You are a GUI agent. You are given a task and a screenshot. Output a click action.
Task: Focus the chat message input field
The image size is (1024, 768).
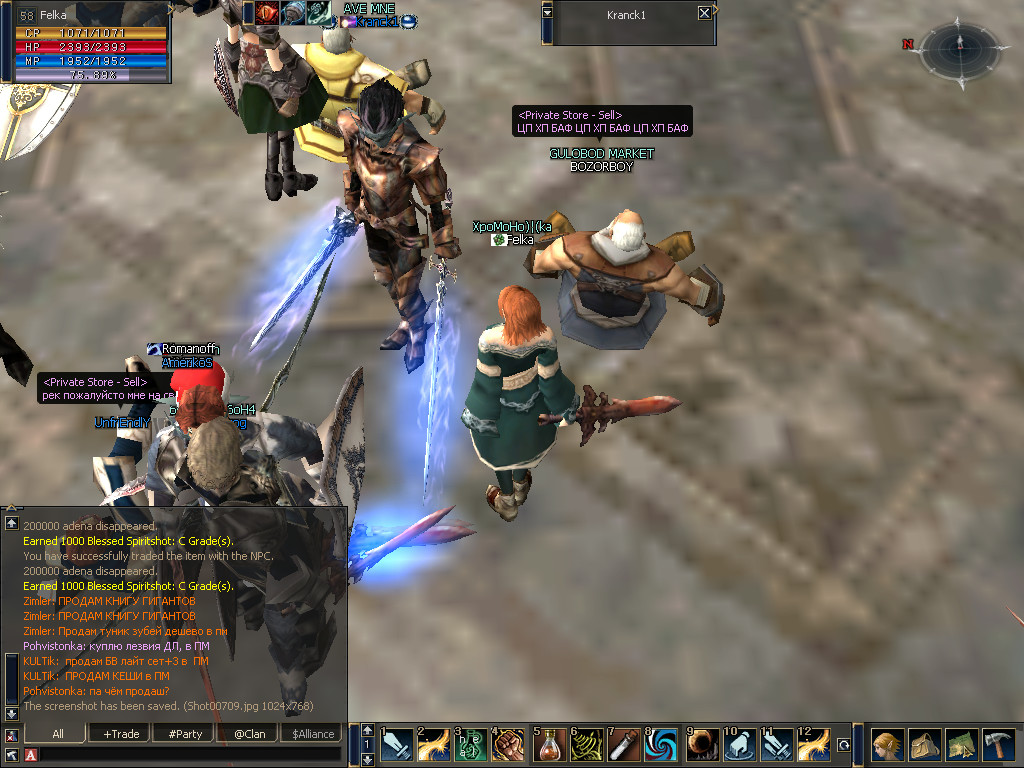coord(190,755)
